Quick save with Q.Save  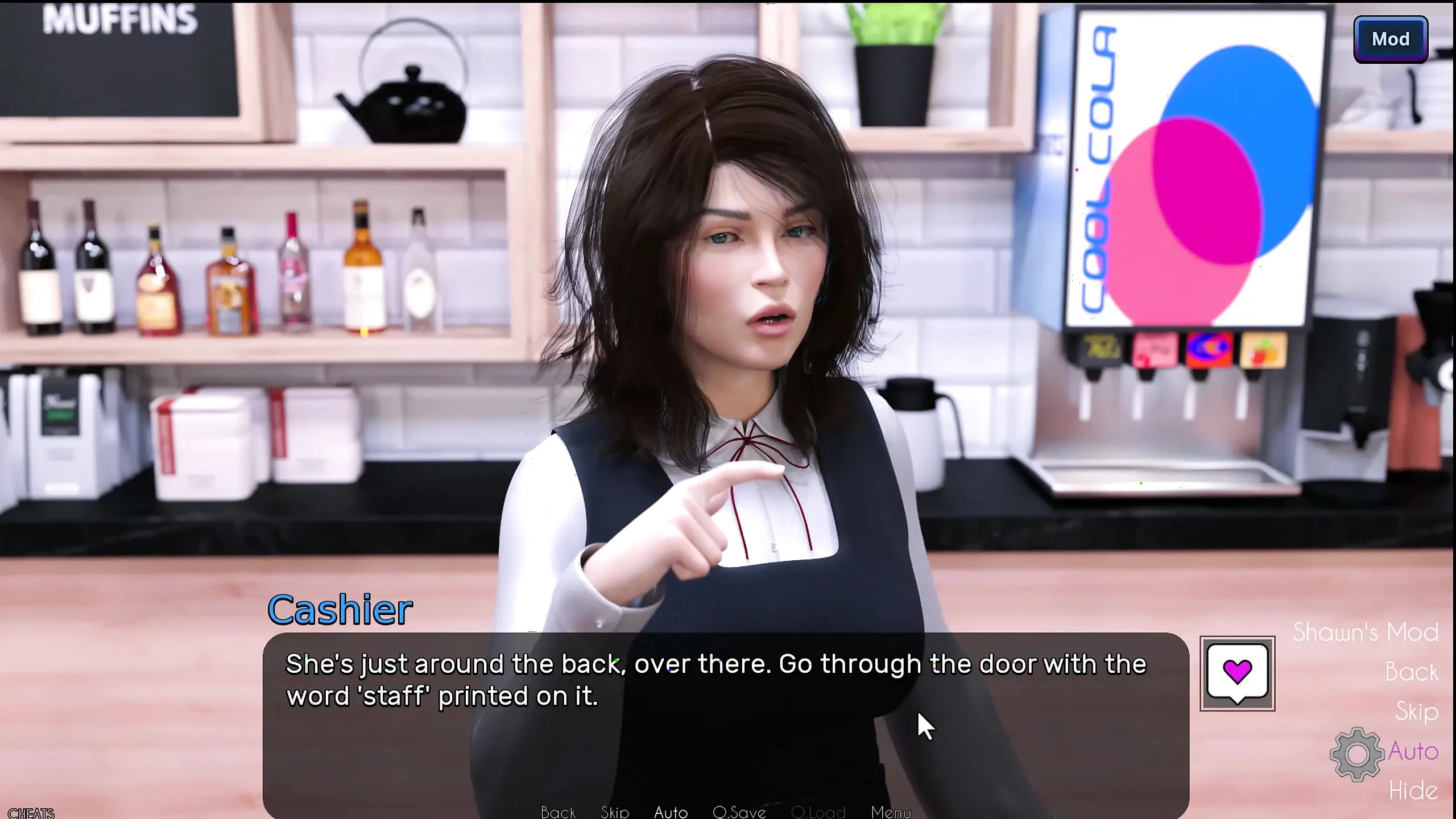[739, 812]
